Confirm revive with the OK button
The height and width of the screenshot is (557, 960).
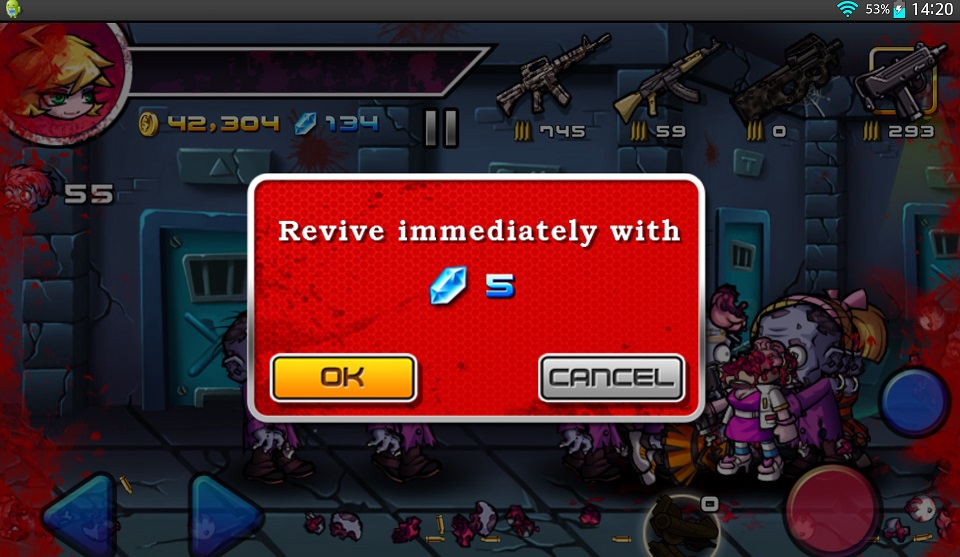(x=343, y=377)
